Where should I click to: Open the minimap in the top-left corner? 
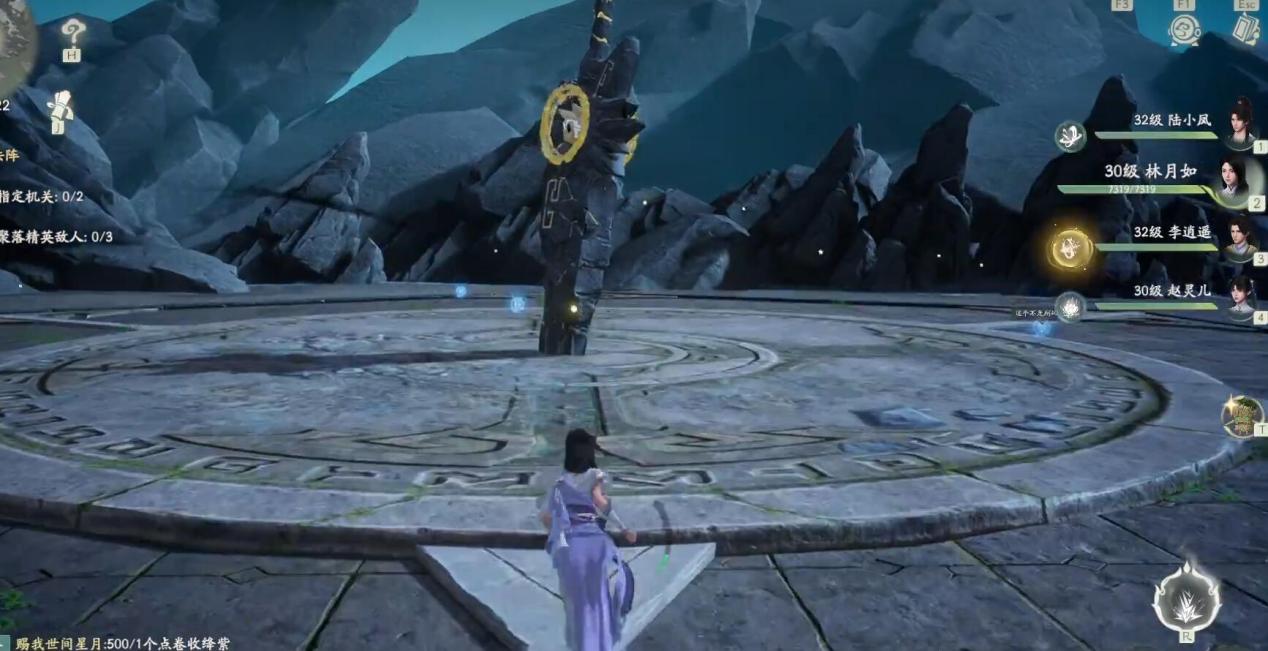click(x=14, y=35)
